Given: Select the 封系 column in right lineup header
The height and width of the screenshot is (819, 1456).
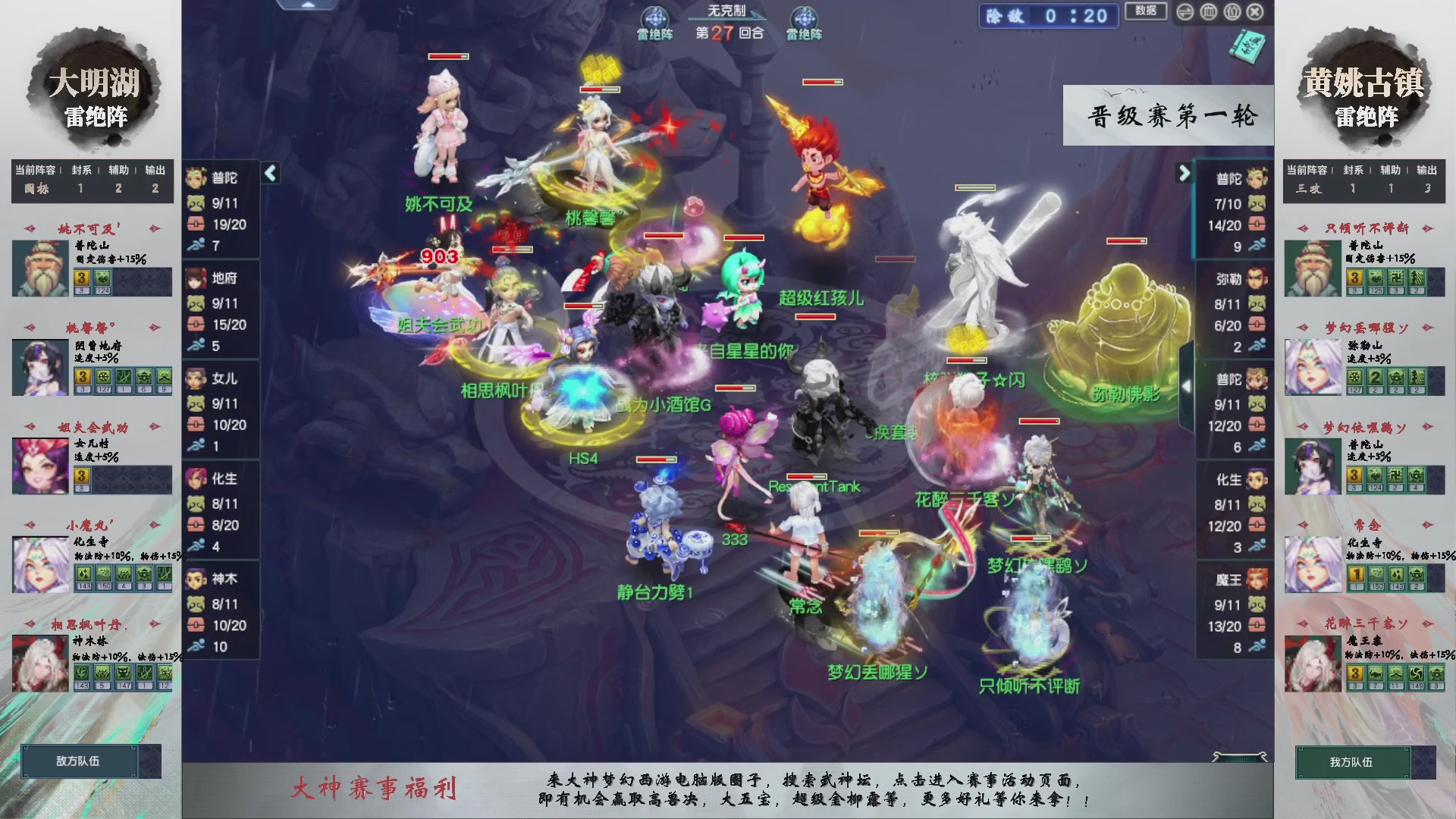Looking at the screenshot, I should click(1353, 170).
